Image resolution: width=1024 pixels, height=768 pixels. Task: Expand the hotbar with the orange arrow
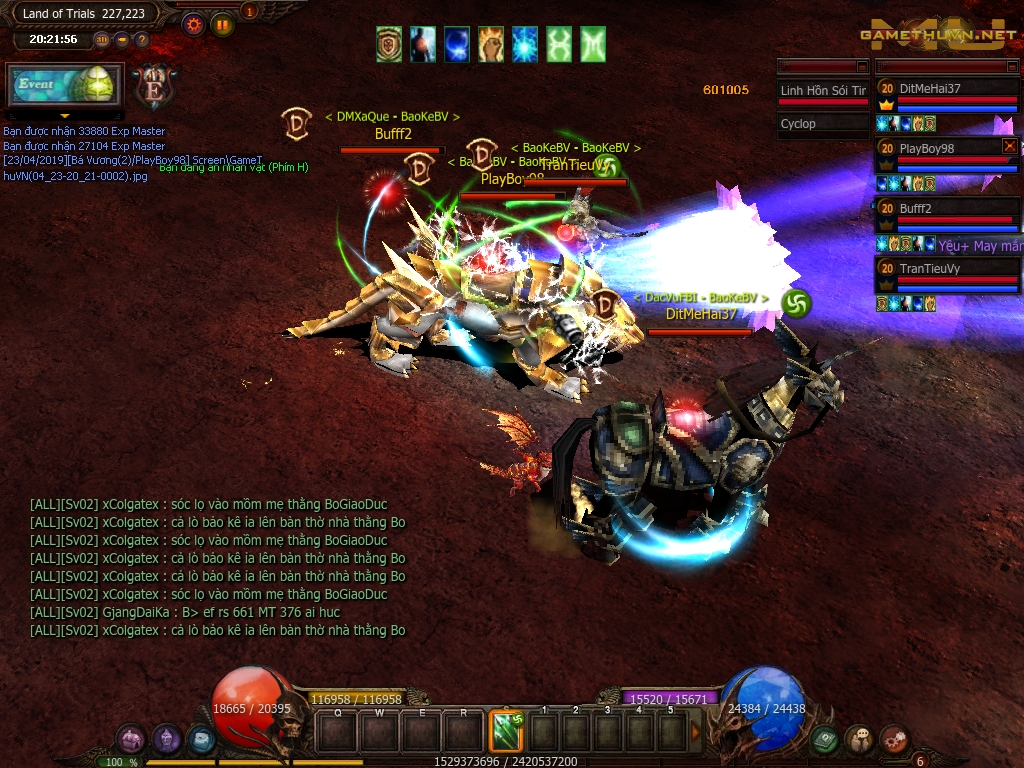tap(696, 732)
